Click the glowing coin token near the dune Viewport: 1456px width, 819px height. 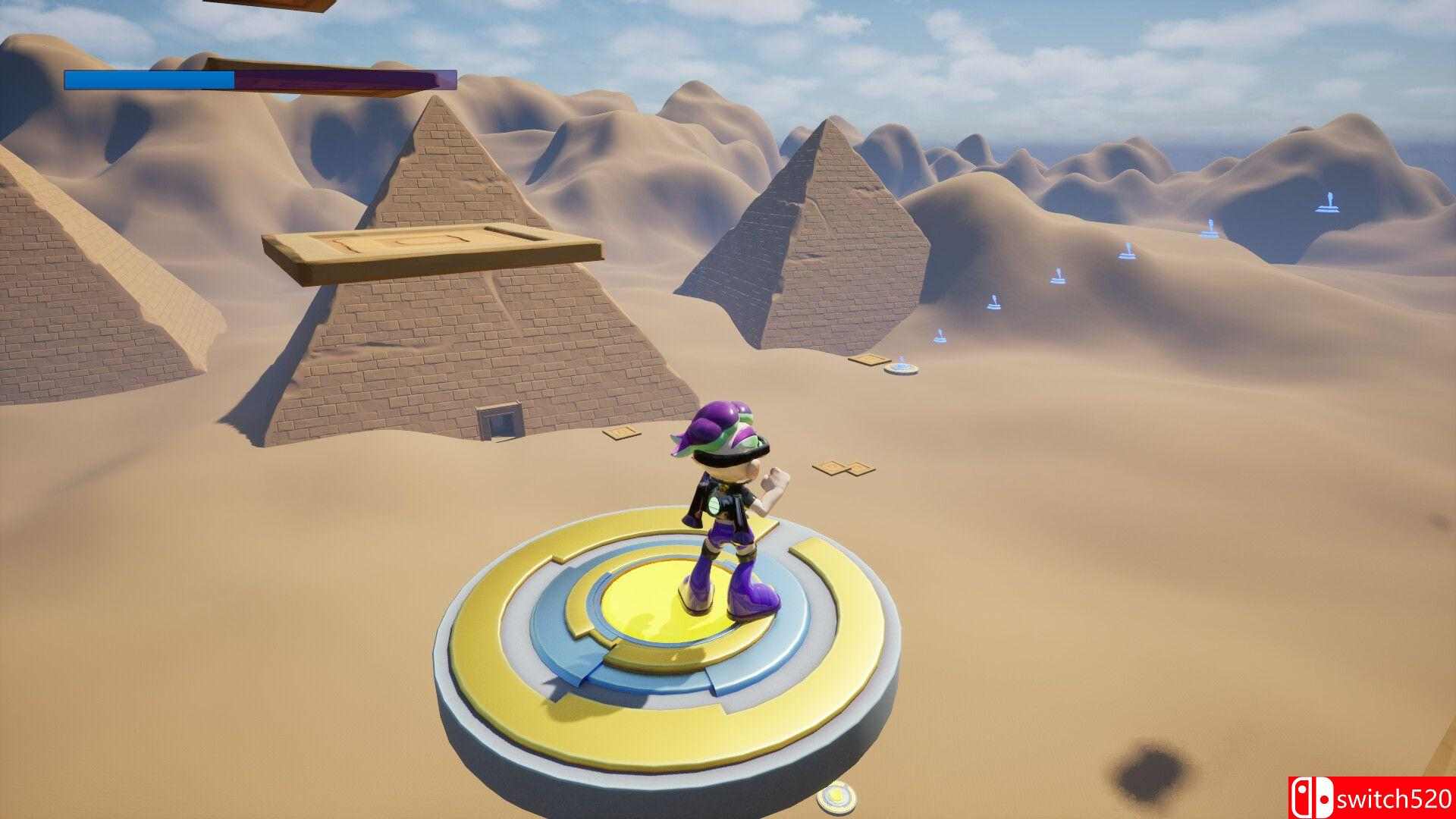[903, 369]
